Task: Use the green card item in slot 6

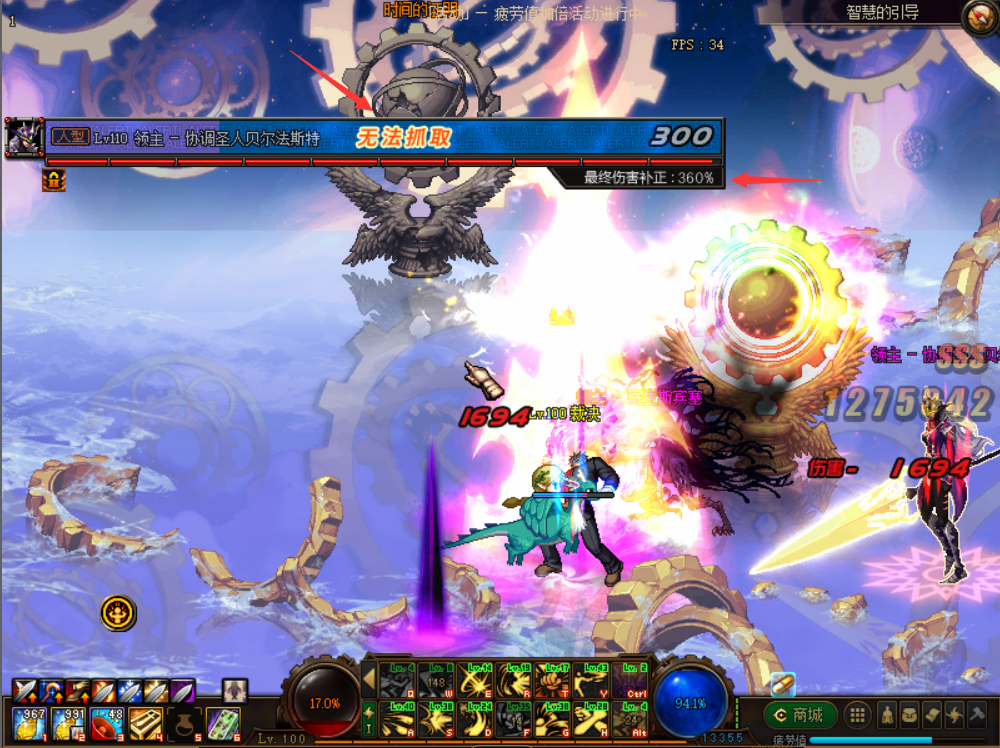Action: [x=222, y=722]
